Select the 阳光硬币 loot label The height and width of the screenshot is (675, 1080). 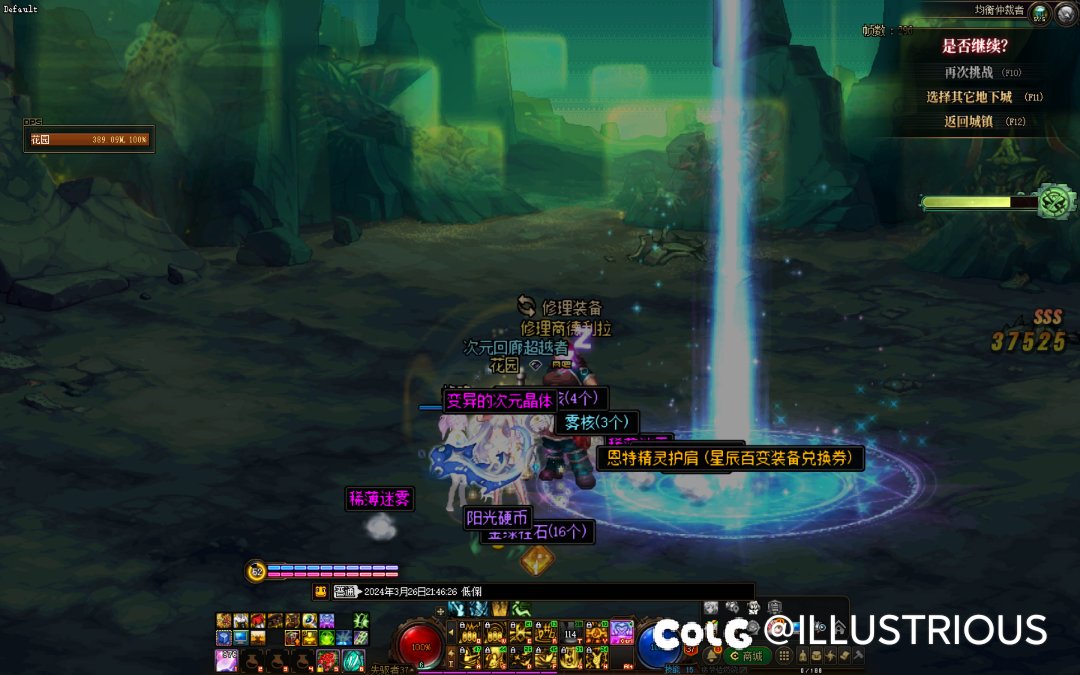[497, 518]
